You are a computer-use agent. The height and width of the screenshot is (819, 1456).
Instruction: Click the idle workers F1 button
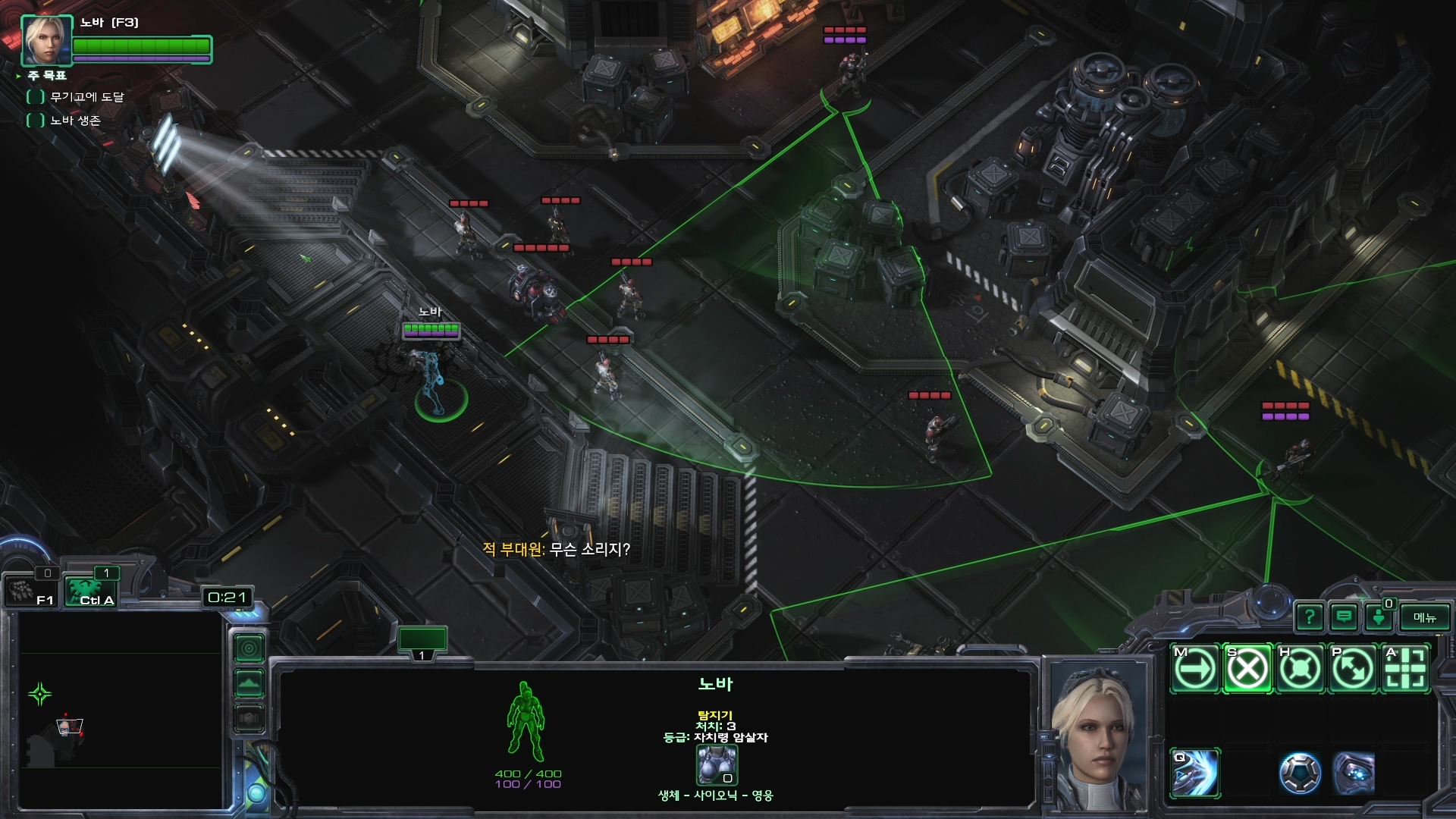tap(30, 591)
